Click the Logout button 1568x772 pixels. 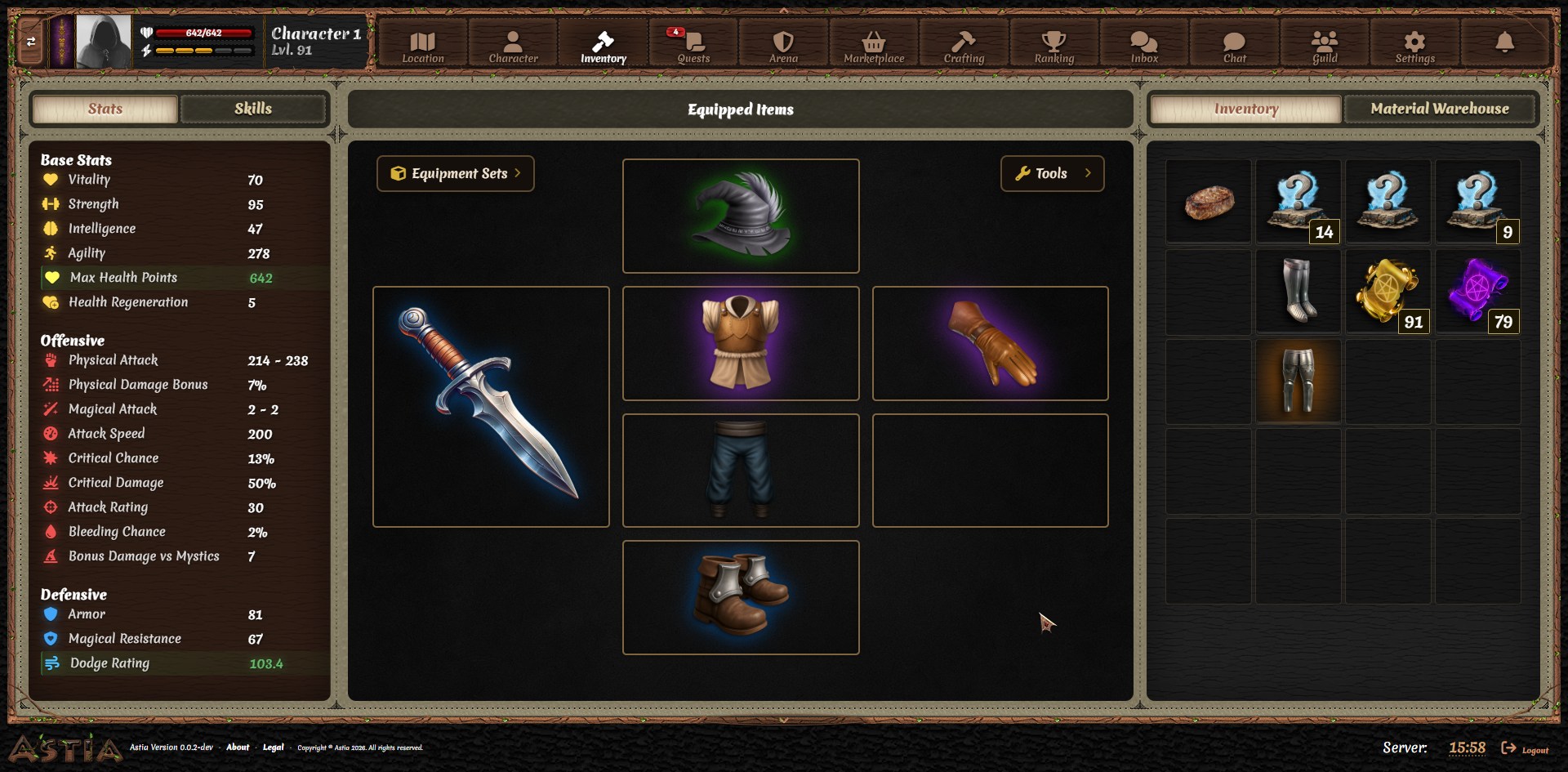(1524, 747)
